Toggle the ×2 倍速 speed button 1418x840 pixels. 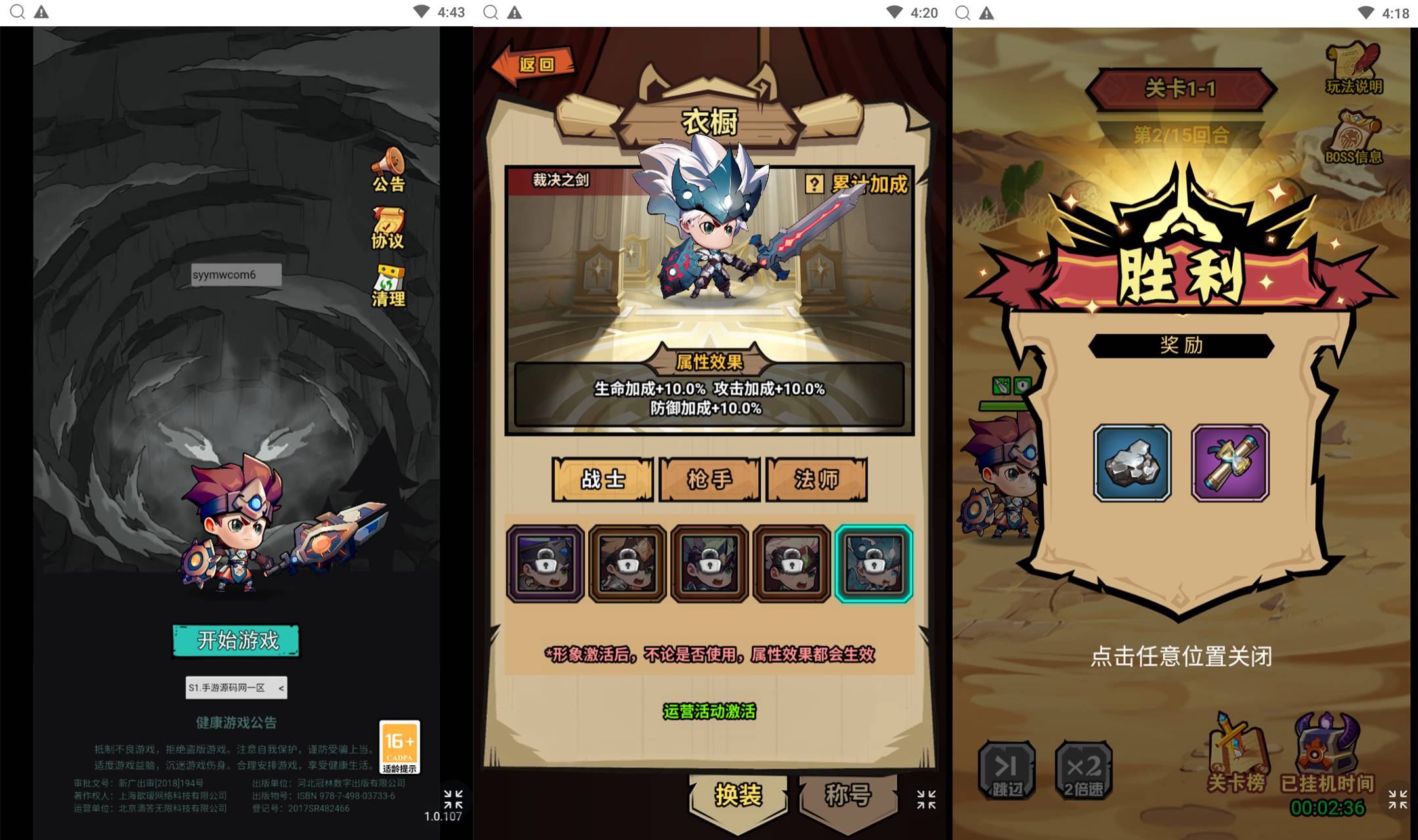pos(1083,770)
